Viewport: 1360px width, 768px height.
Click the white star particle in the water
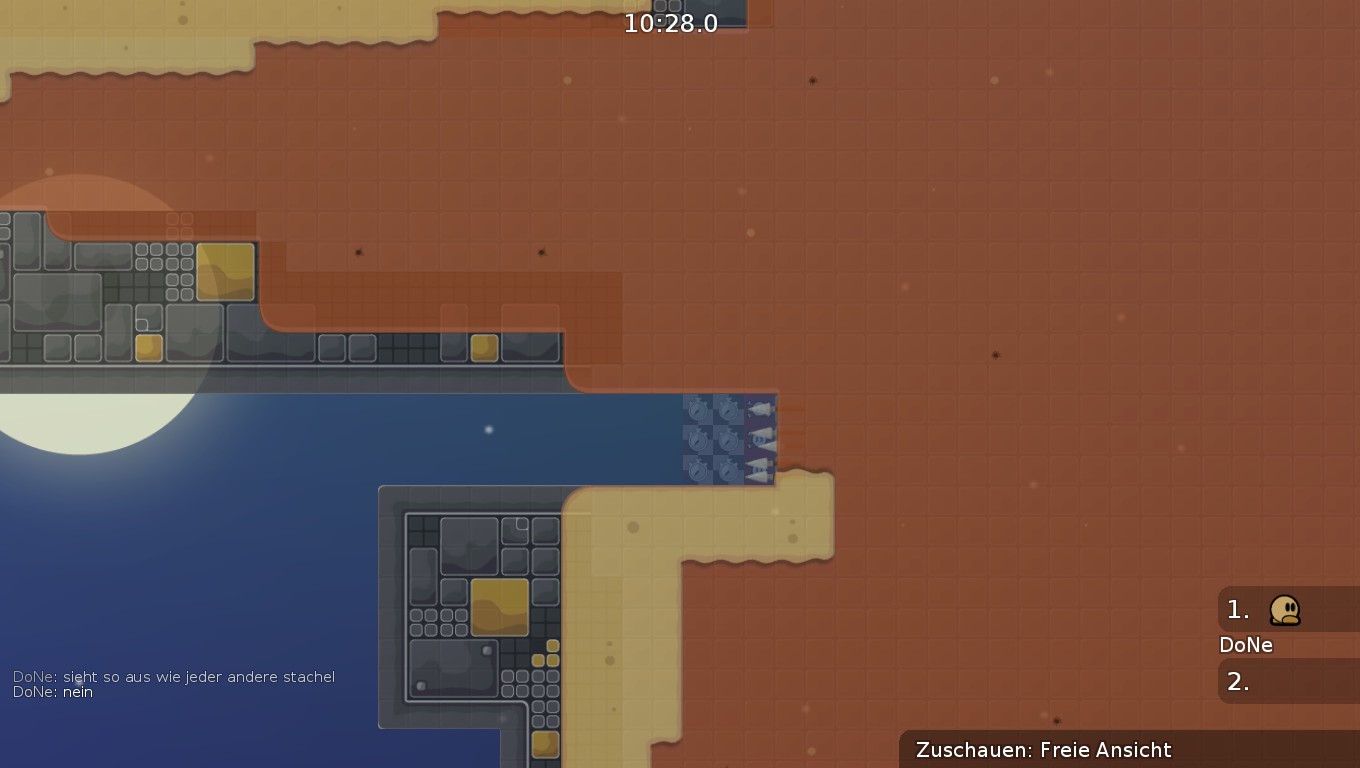coord(487,428)
